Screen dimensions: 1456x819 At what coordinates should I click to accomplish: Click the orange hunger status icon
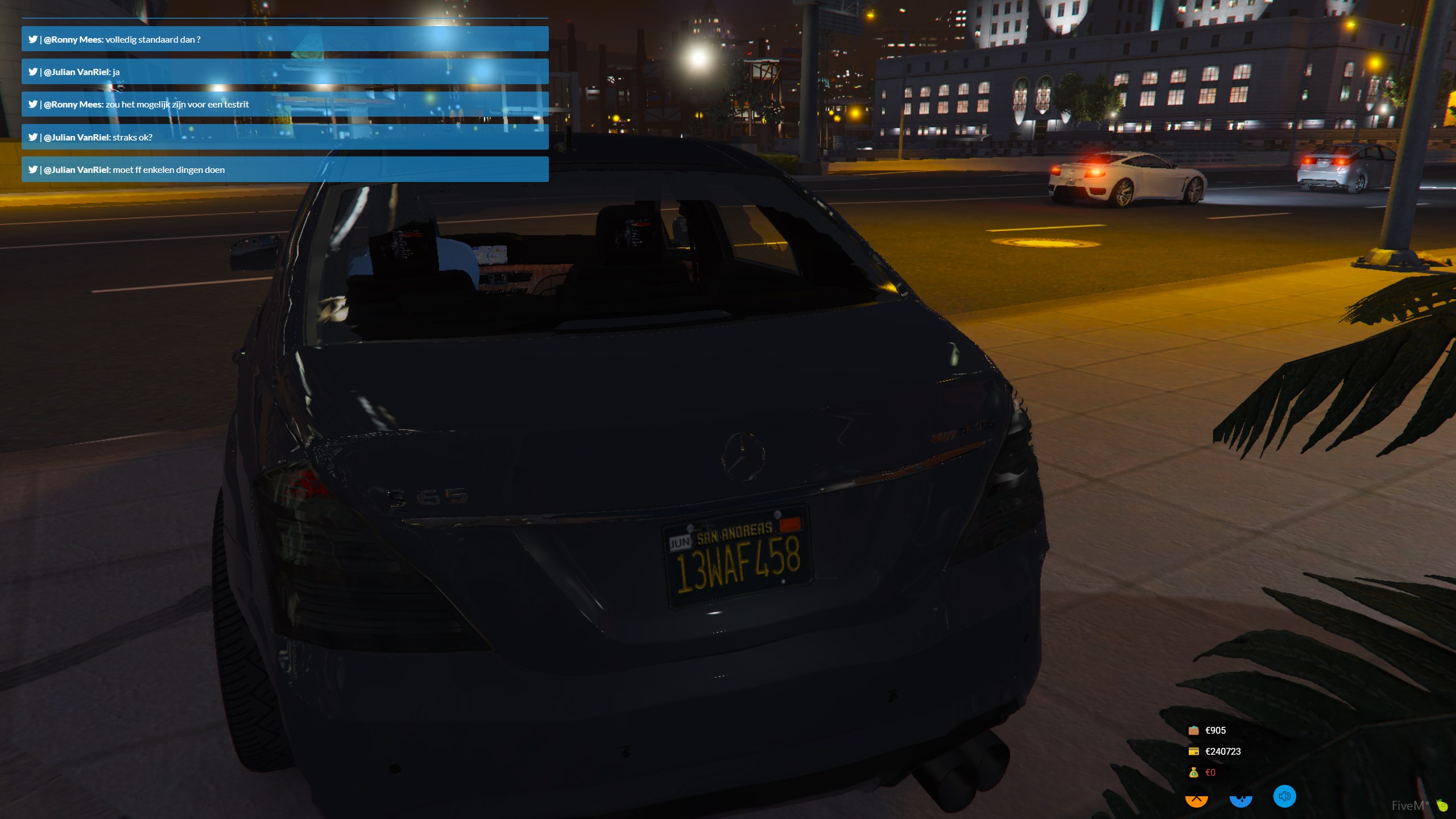1196,800
